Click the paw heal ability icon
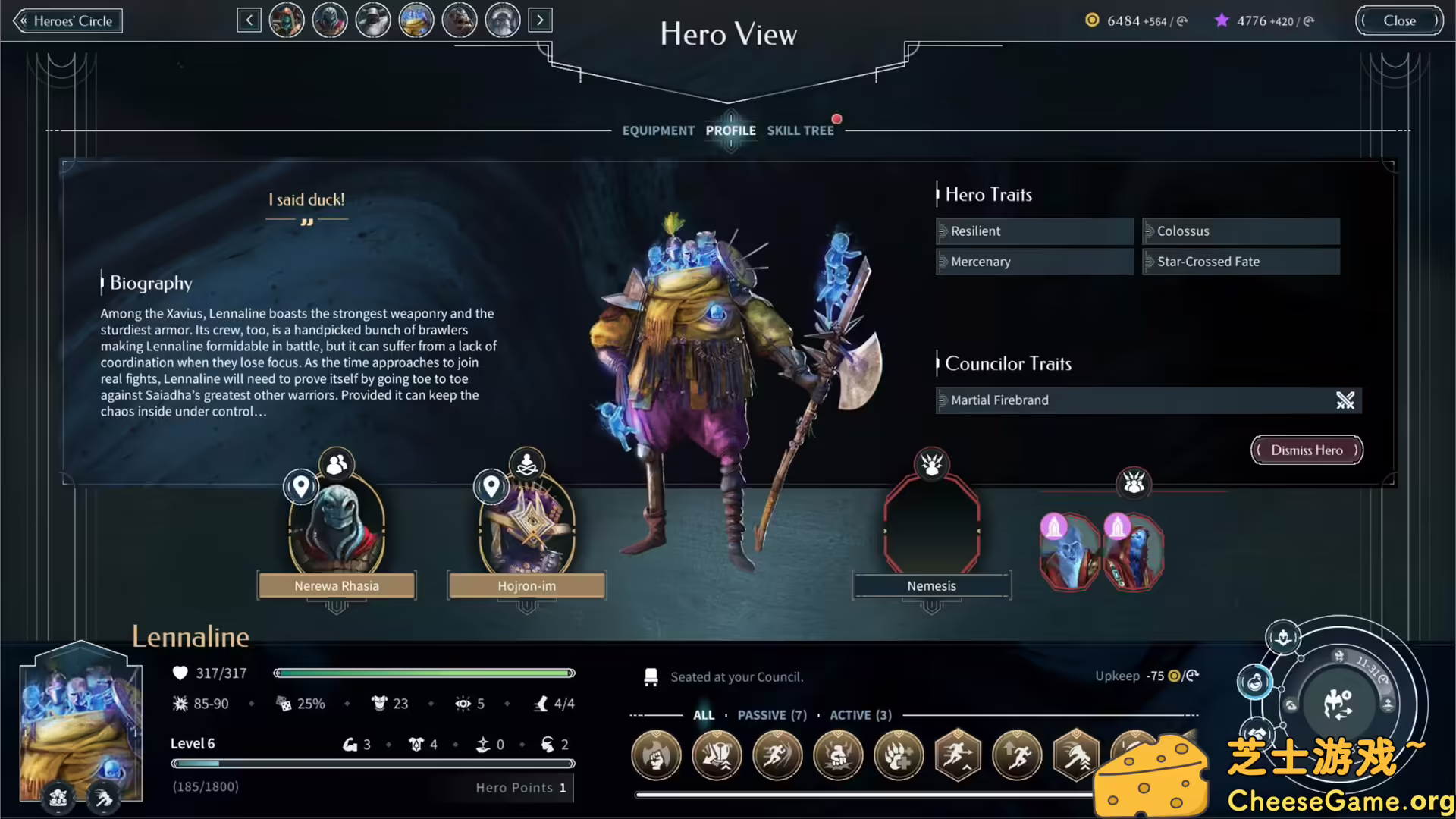Image resolution: width=1456 pixels, height=819 pixels. [899, 756]
